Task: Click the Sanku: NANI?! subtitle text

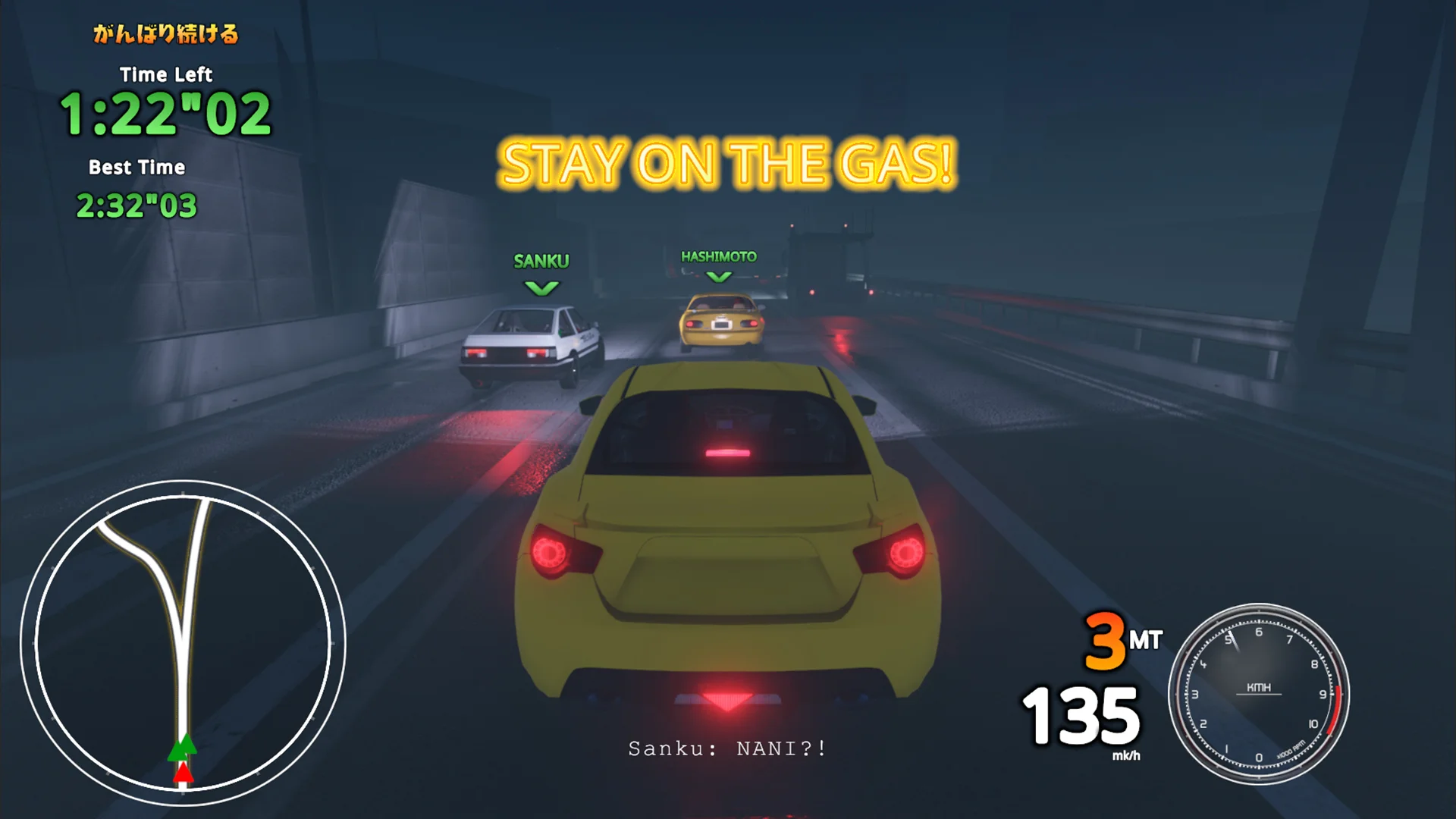Action: point(726,748)
